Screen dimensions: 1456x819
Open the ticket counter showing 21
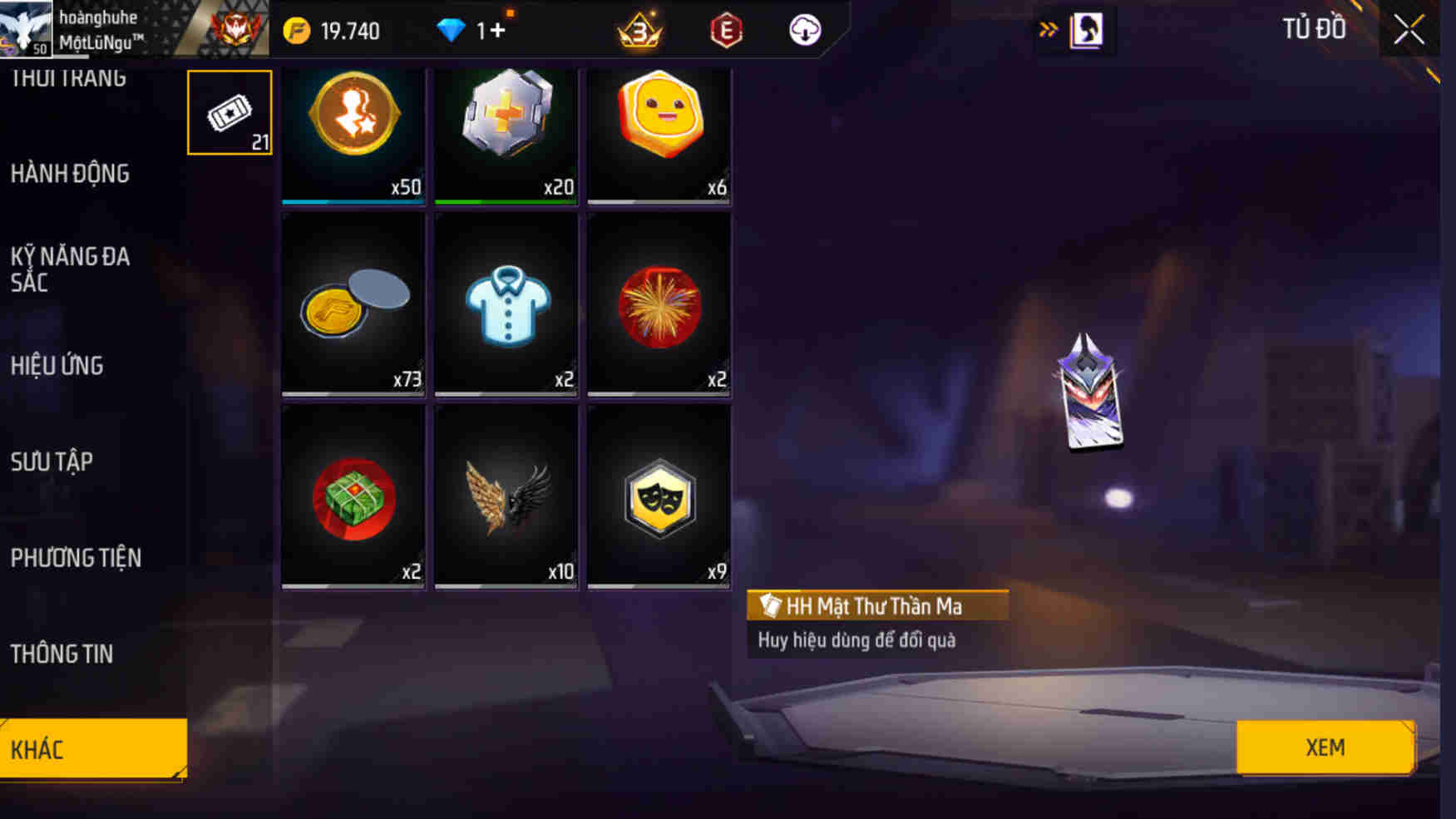230,112
